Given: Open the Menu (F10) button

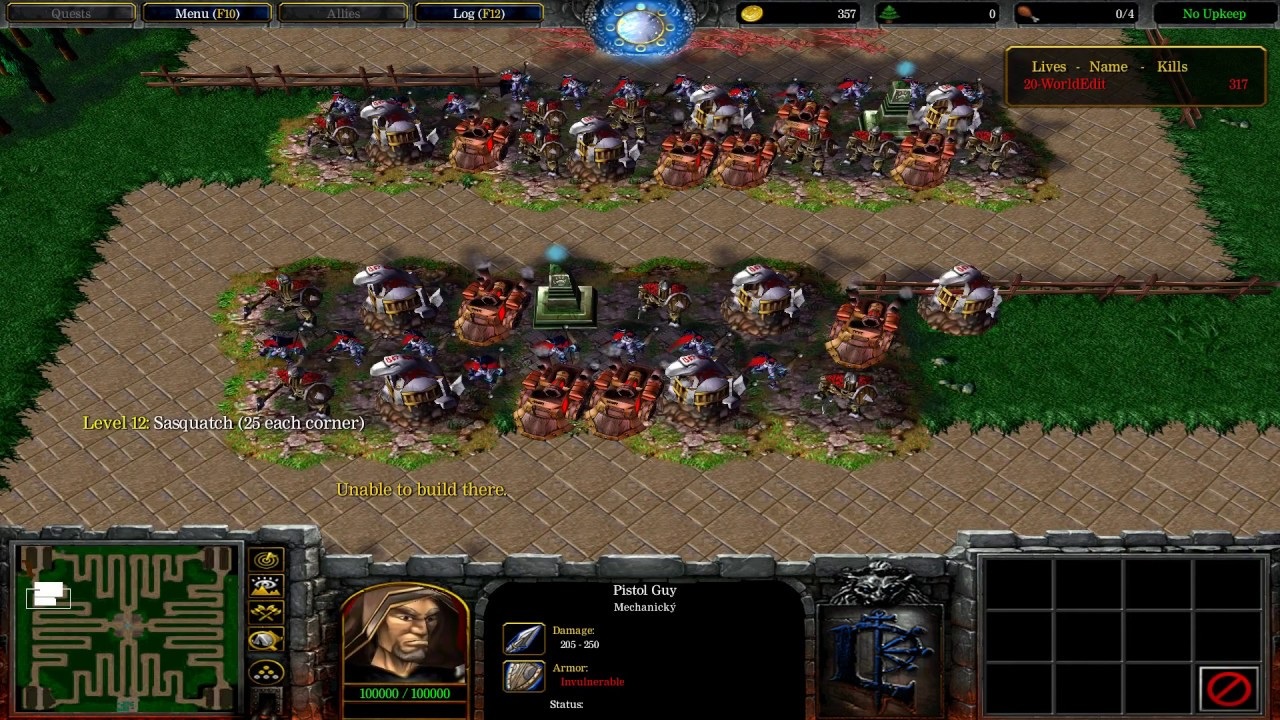Looking at the screenshot, I should [206, 14].
